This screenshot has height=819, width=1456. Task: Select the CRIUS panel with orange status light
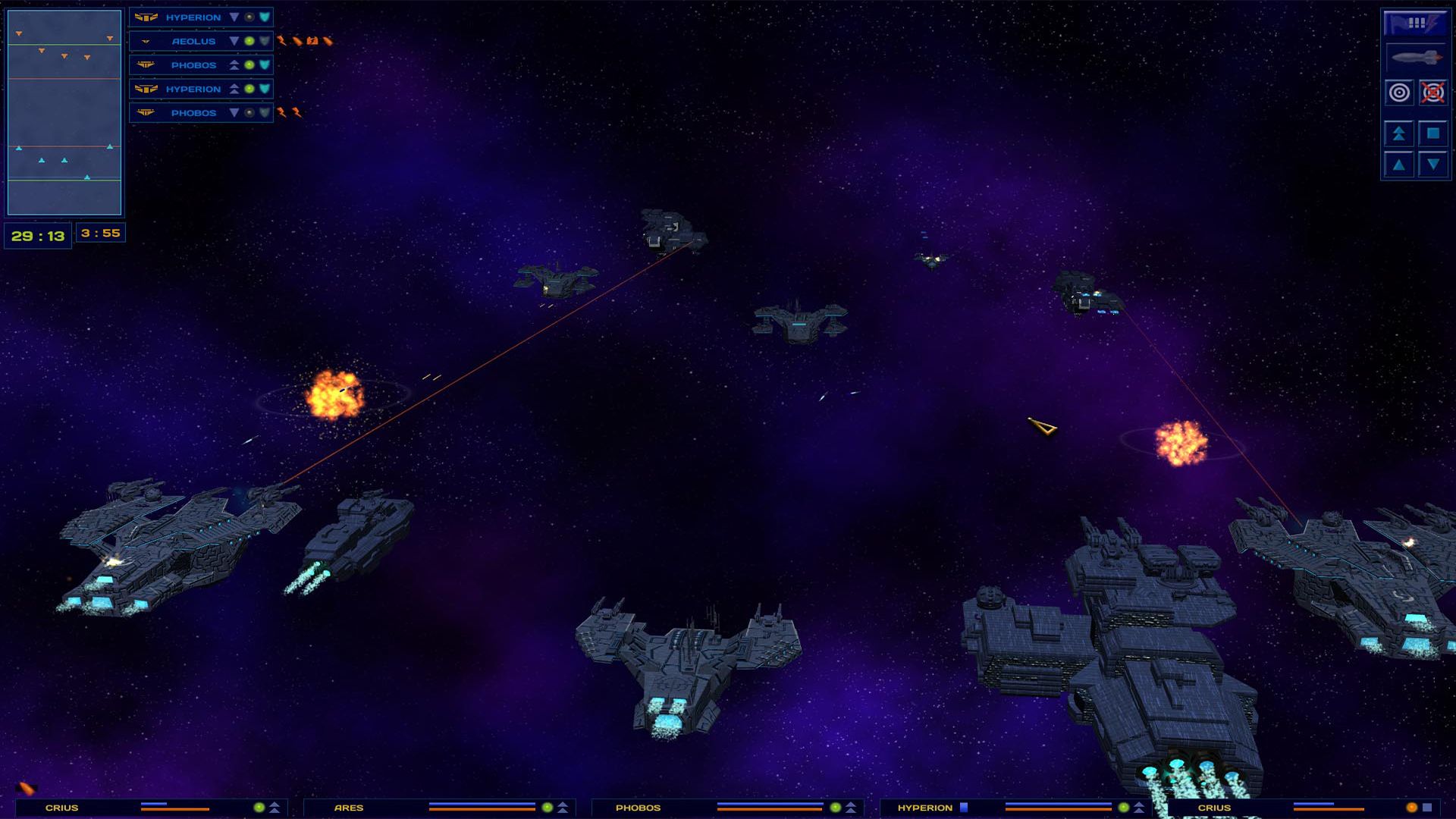coord(1304,808)
